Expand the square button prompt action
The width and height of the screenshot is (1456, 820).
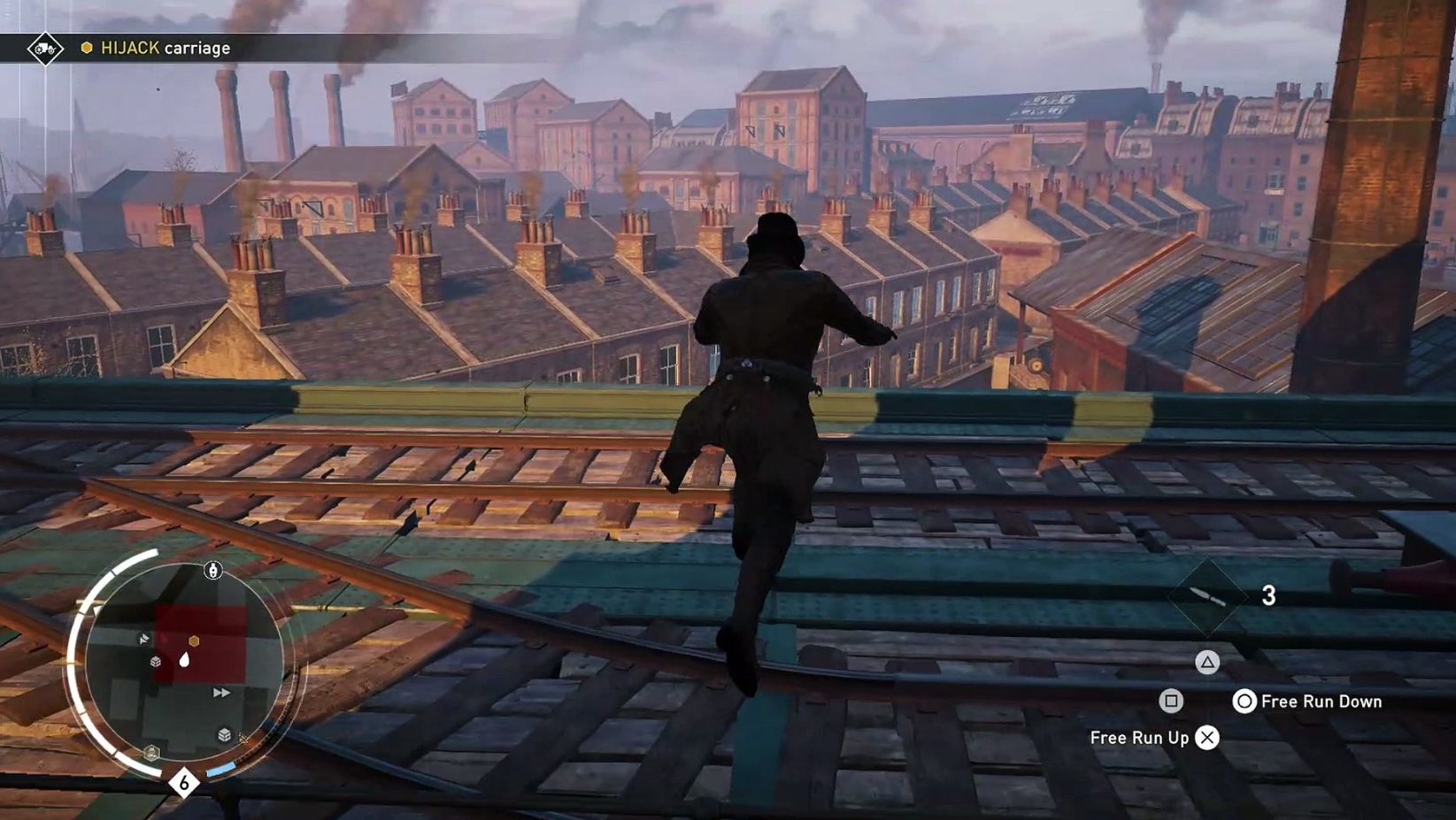(1172, 701)
